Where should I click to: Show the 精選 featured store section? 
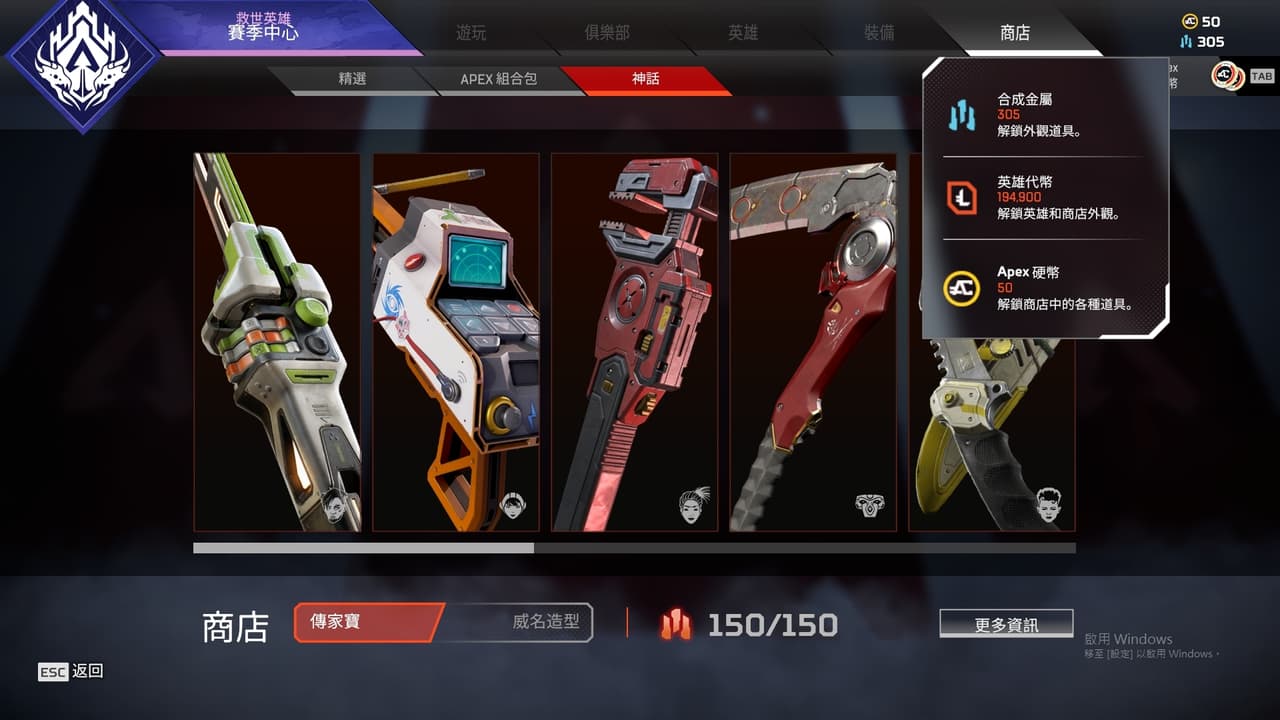tap(352, 79)
